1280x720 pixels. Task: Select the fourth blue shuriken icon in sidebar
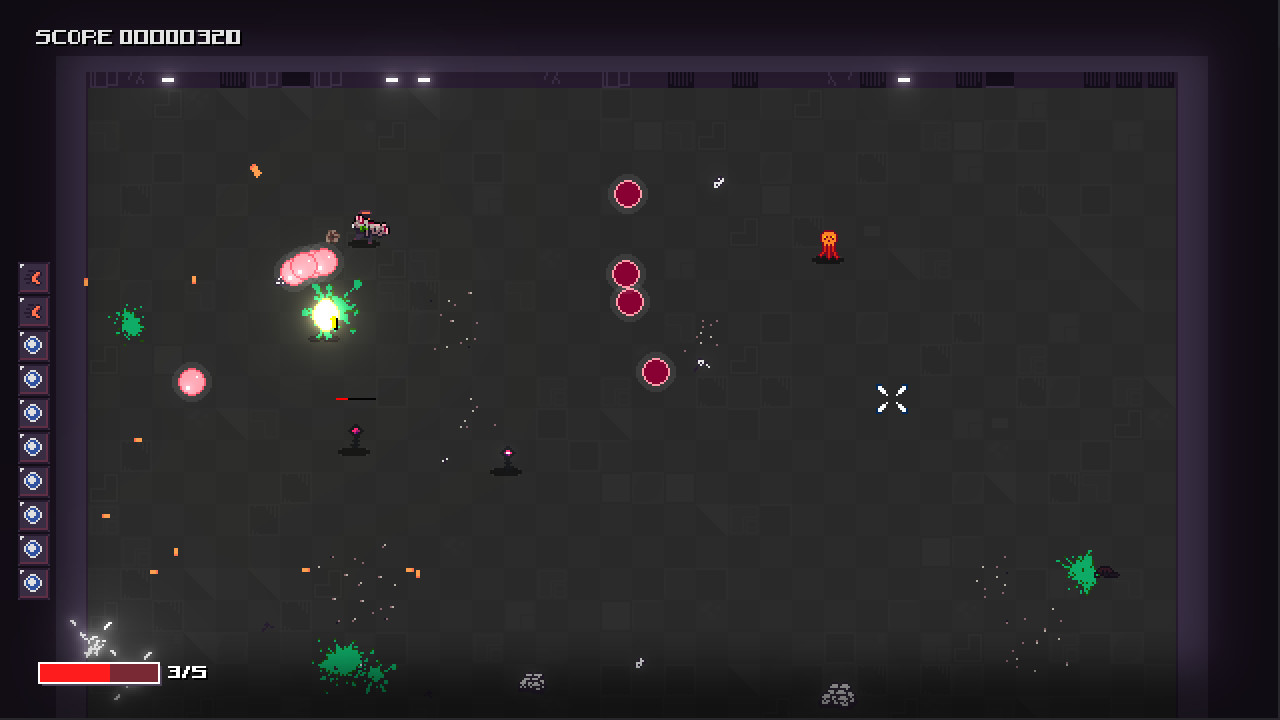(33, 446)
